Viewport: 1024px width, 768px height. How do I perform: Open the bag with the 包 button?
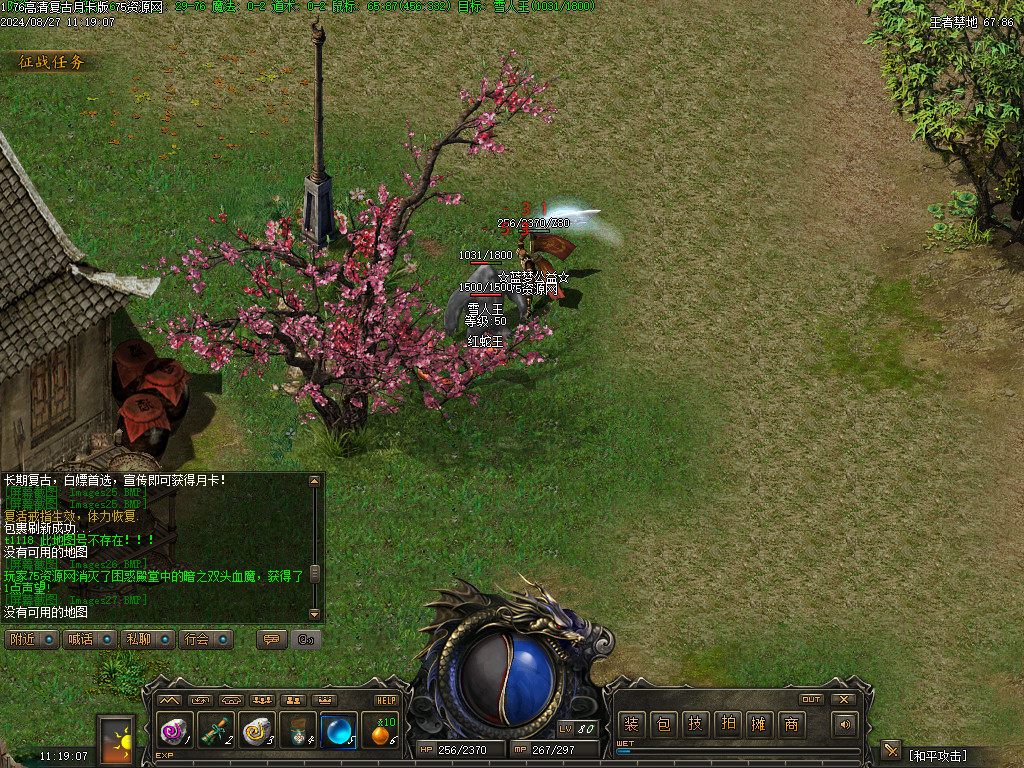click(x=663, y=725)
